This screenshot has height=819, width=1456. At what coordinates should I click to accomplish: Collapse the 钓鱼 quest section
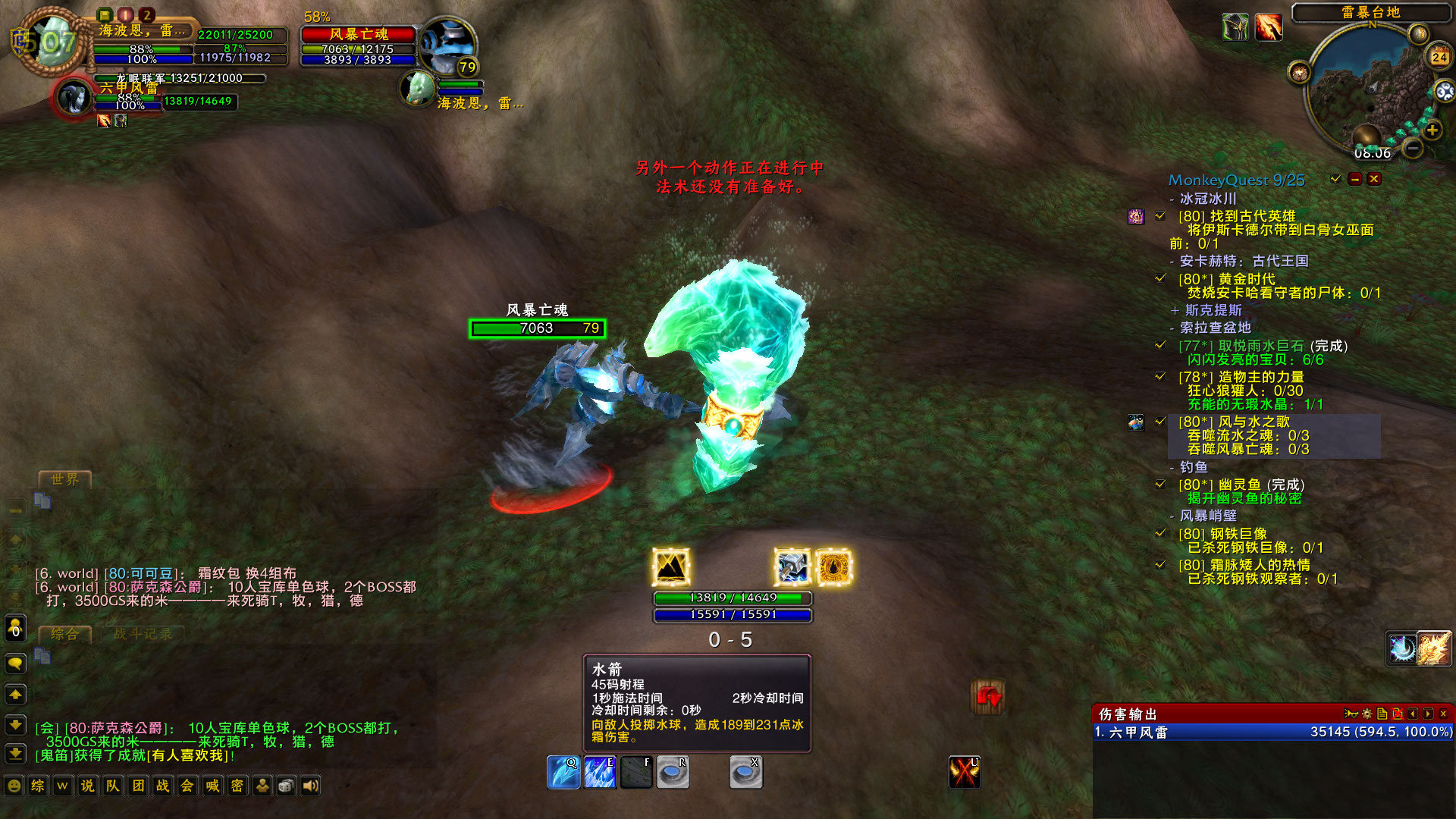[x=1172, y=468]
